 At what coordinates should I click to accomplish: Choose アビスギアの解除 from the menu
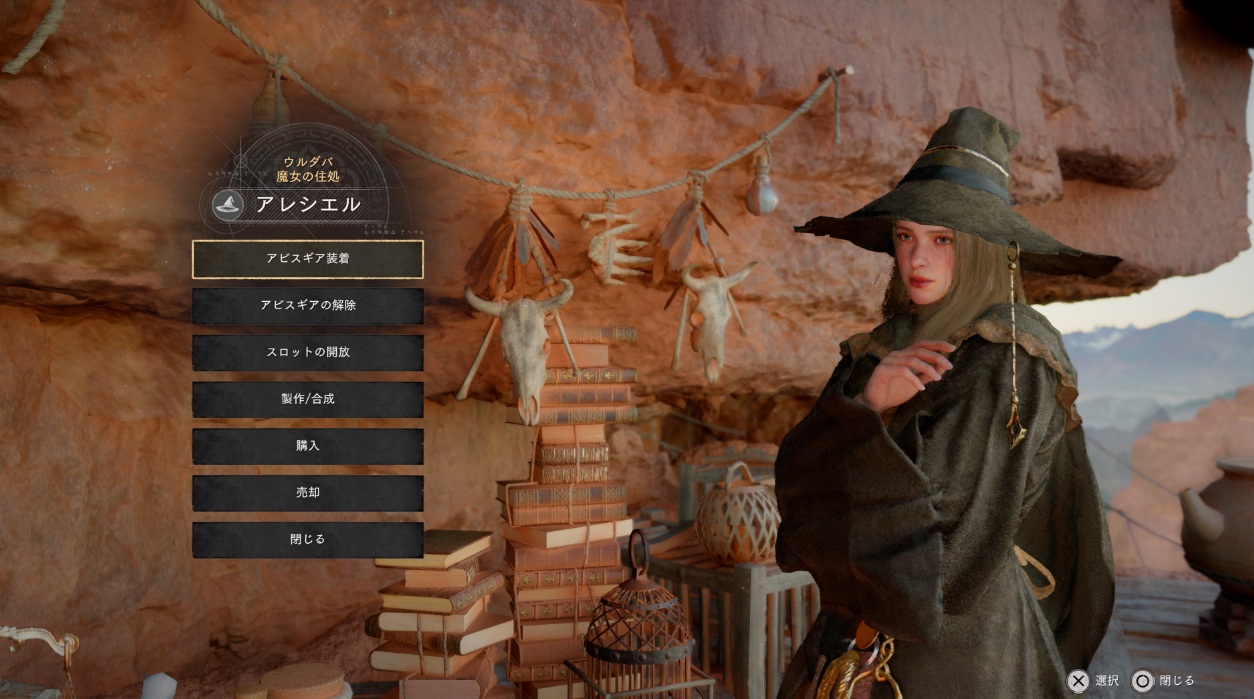point(307,306)
